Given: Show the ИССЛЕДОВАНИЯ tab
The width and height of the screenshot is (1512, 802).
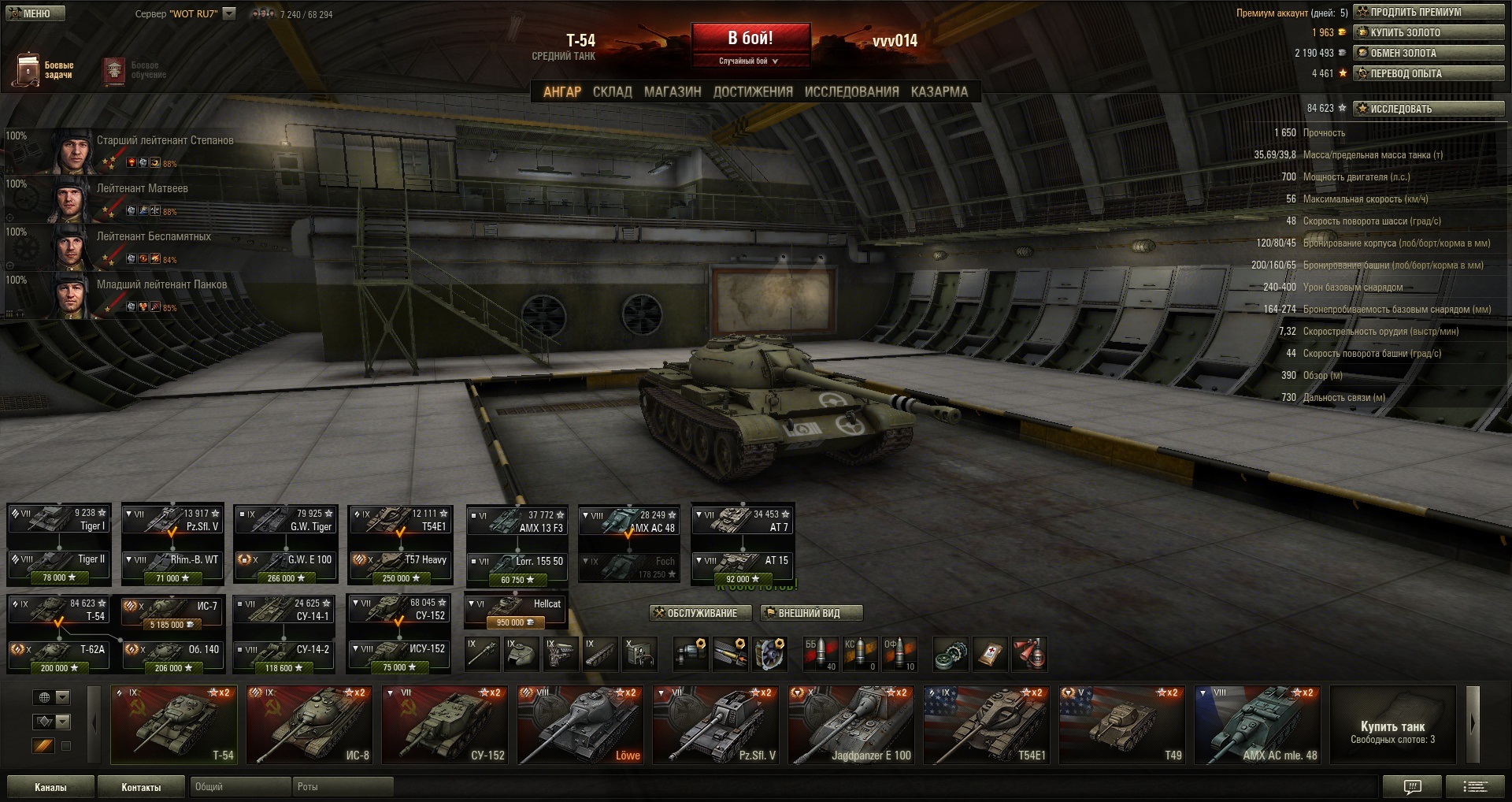Looking at the screenshot, I should click(851, 92).
